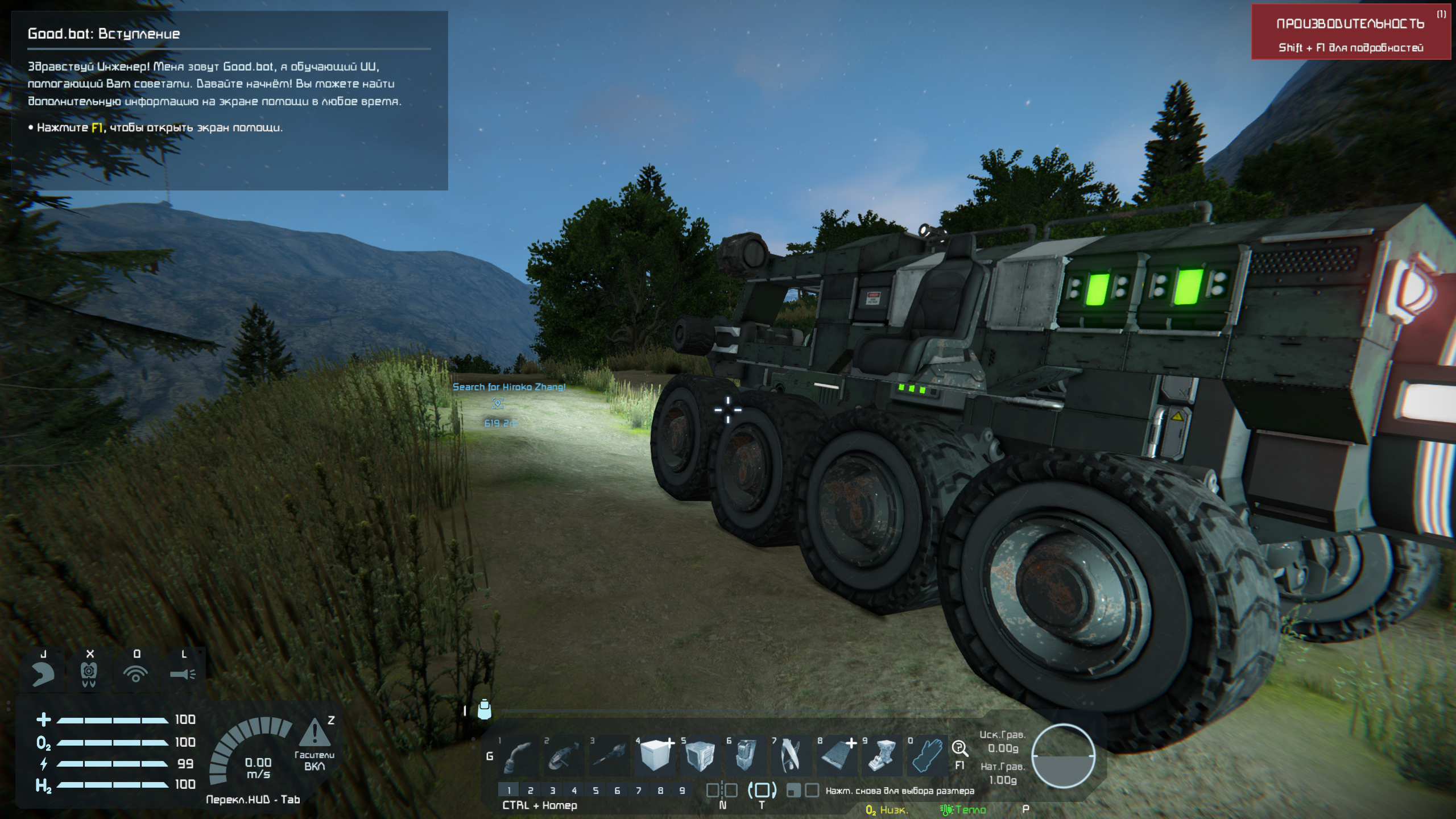The height and width of the screenshot is (819, 1456).
Task: Choose the hand drill hotbar slot
Action: [x=609, y=758]
